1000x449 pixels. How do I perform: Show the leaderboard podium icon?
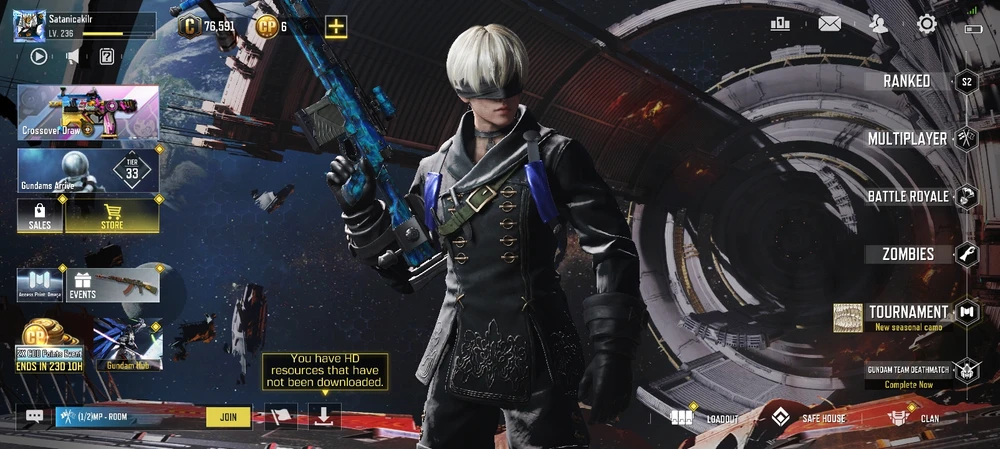tap(780, 25)
